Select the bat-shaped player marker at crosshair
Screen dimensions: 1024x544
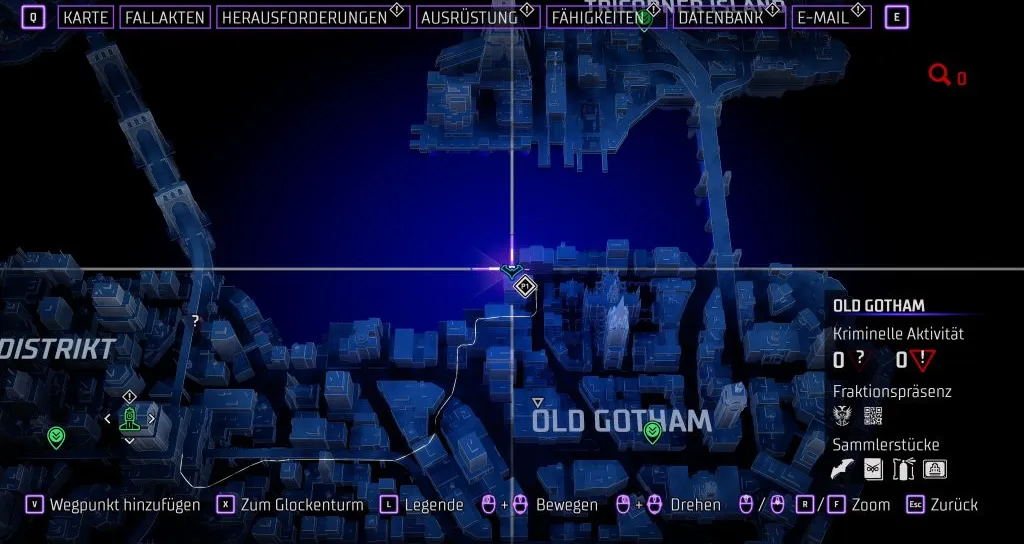512,269
